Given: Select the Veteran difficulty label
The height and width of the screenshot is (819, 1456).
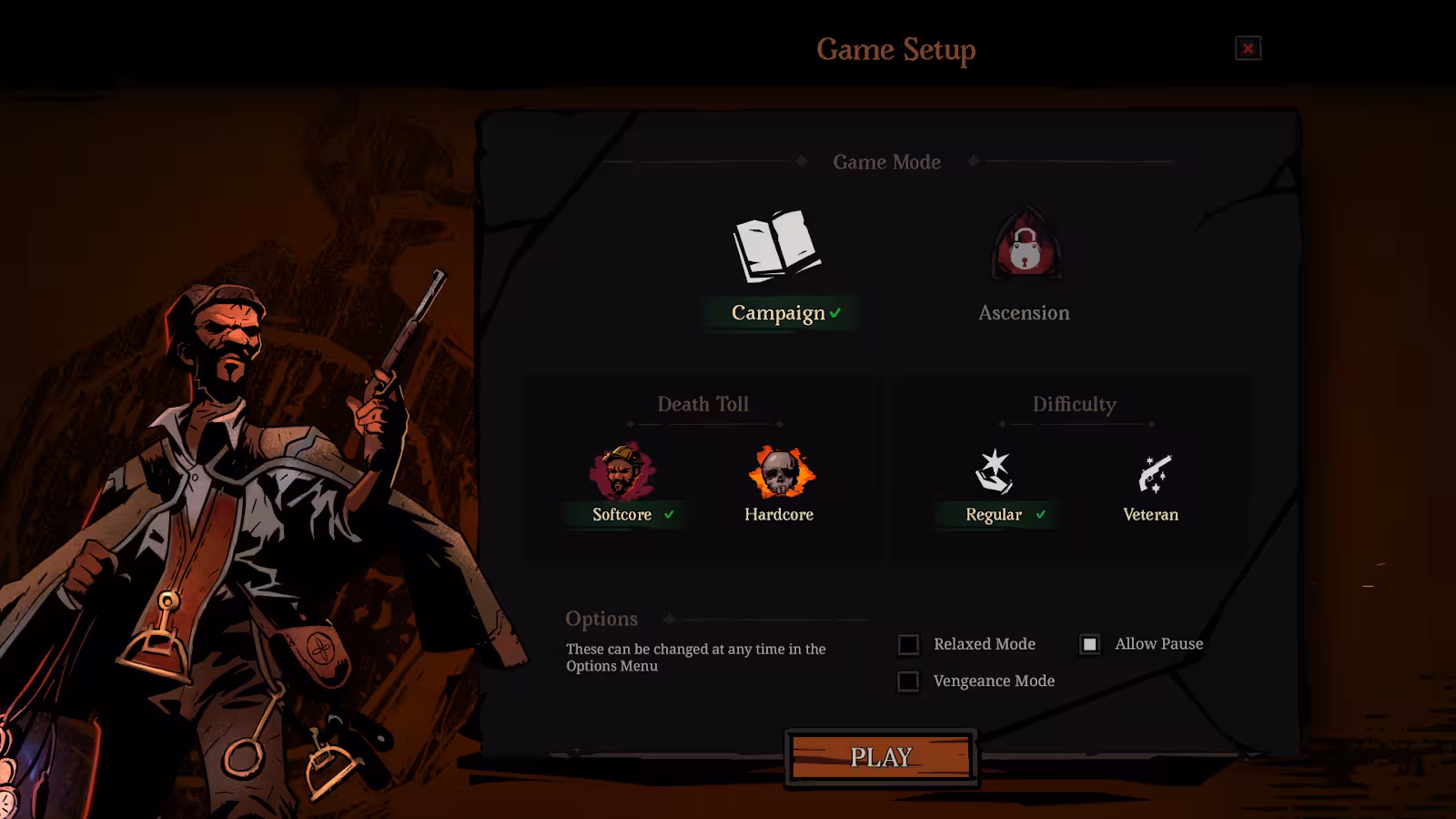Looking at the screenshot, I should pyautogui.click(x=1149, y=513).
